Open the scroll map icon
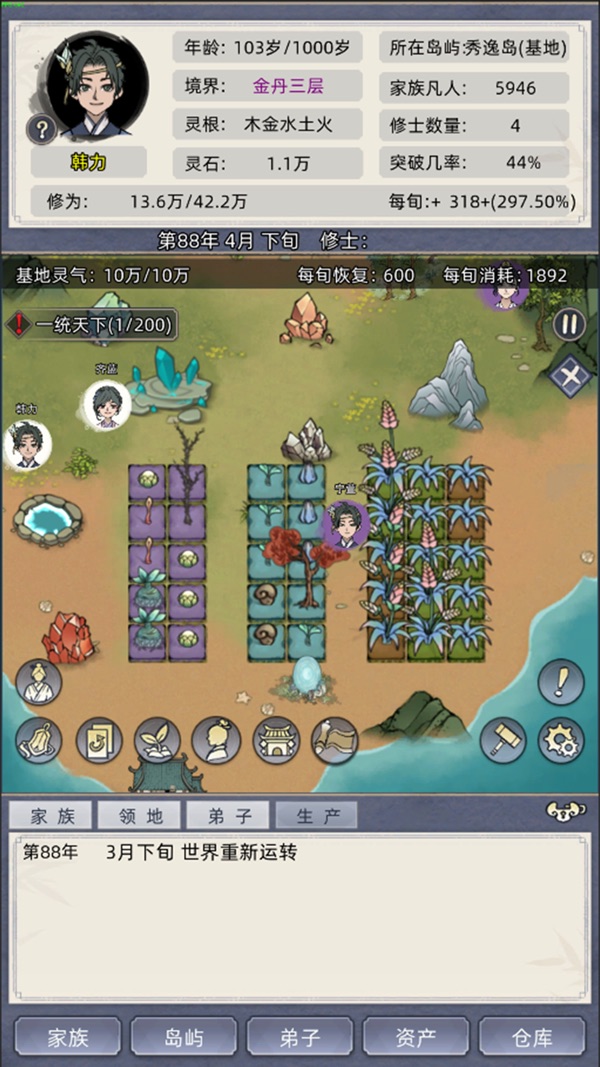Screen dimensions: 600x1067 point(335,741)
